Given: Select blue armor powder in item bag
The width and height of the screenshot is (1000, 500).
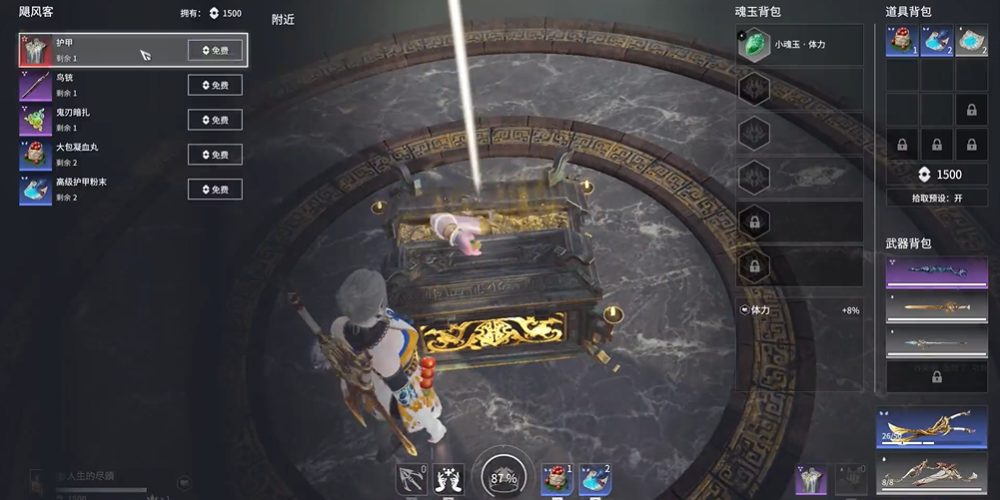Looking at the screenshot, I should [937, 42].
